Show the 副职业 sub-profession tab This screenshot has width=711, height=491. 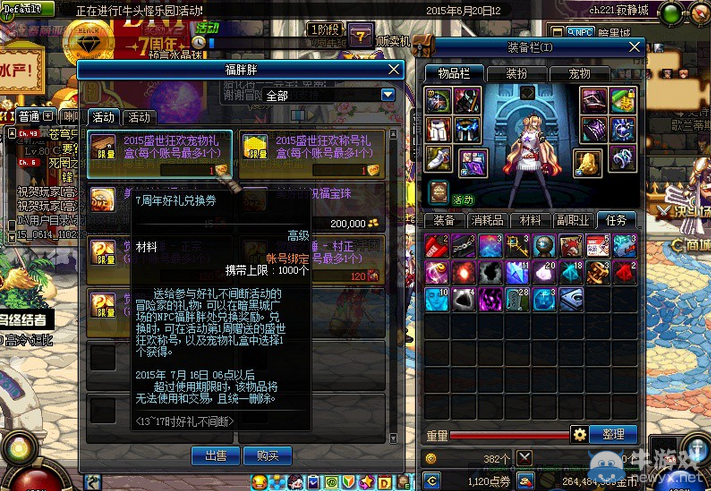pos(573,220)
